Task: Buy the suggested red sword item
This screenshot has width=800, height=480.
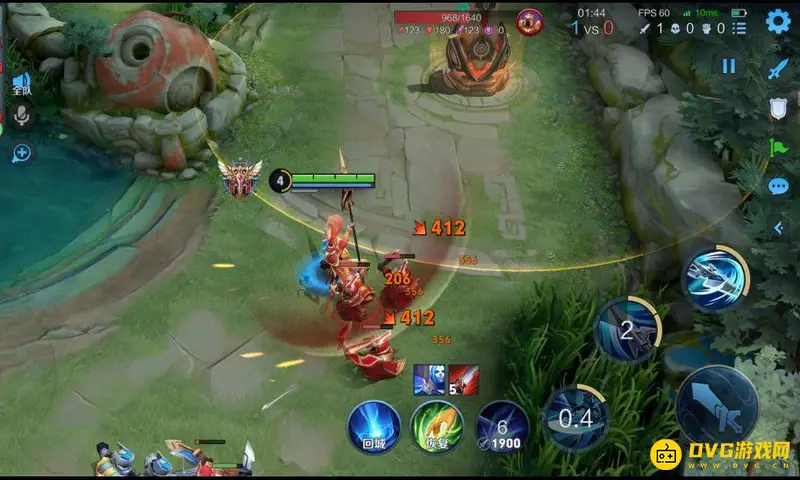Action: [463, 379]
